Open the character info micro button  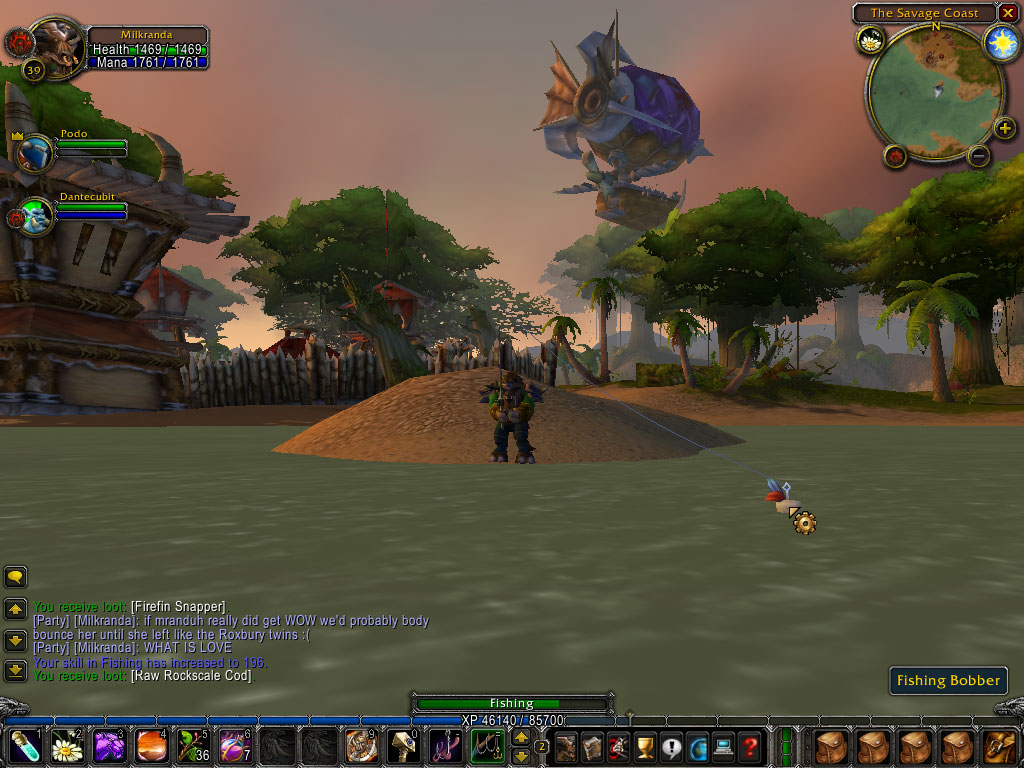click(567, 746)
